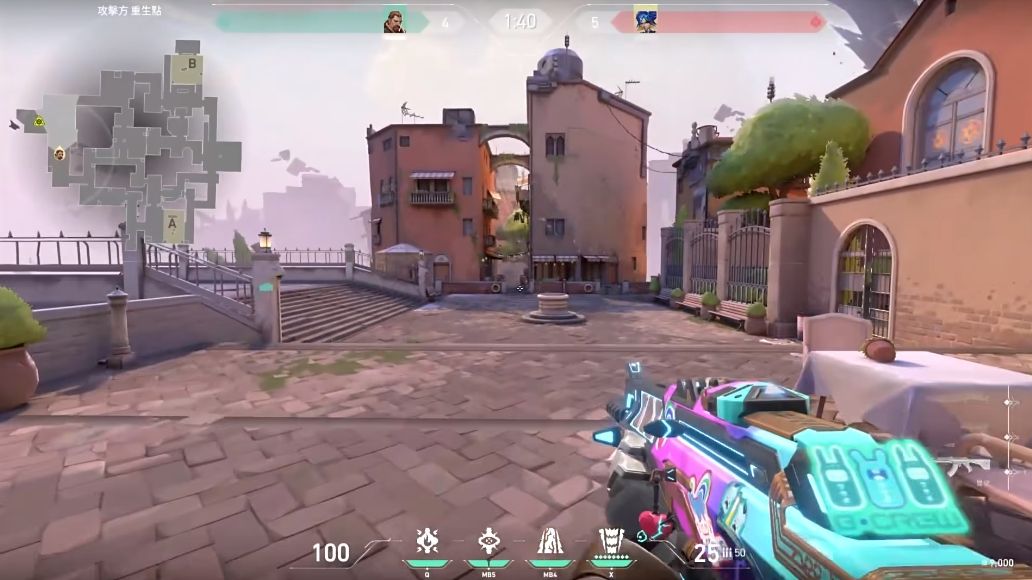Screen dimensions: 1032x580
Task: Click the bearded agent portrait in top bar
Action: tap(394, 21)
